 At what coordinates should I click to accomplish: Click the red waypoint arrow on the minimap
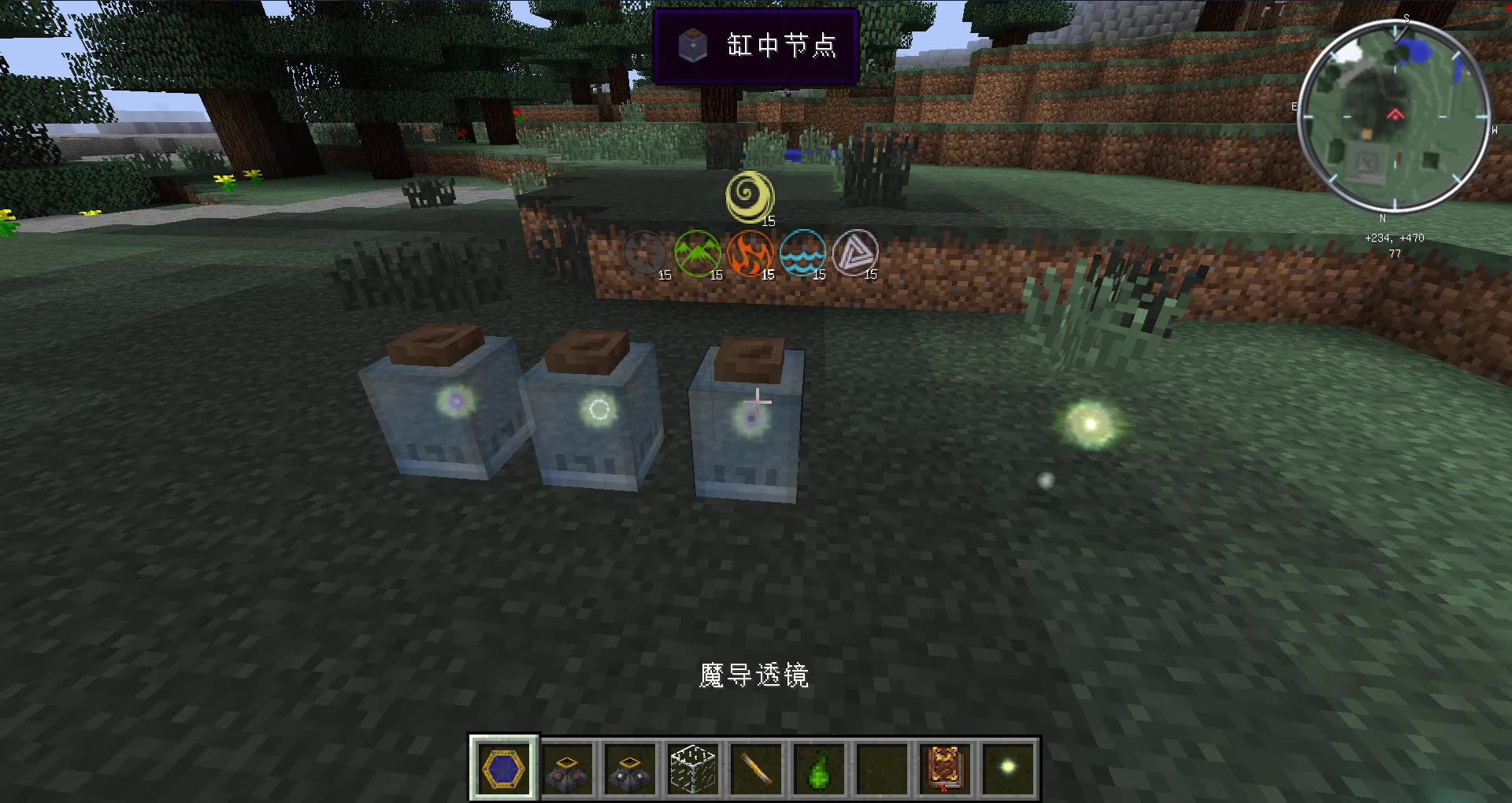1396,112
